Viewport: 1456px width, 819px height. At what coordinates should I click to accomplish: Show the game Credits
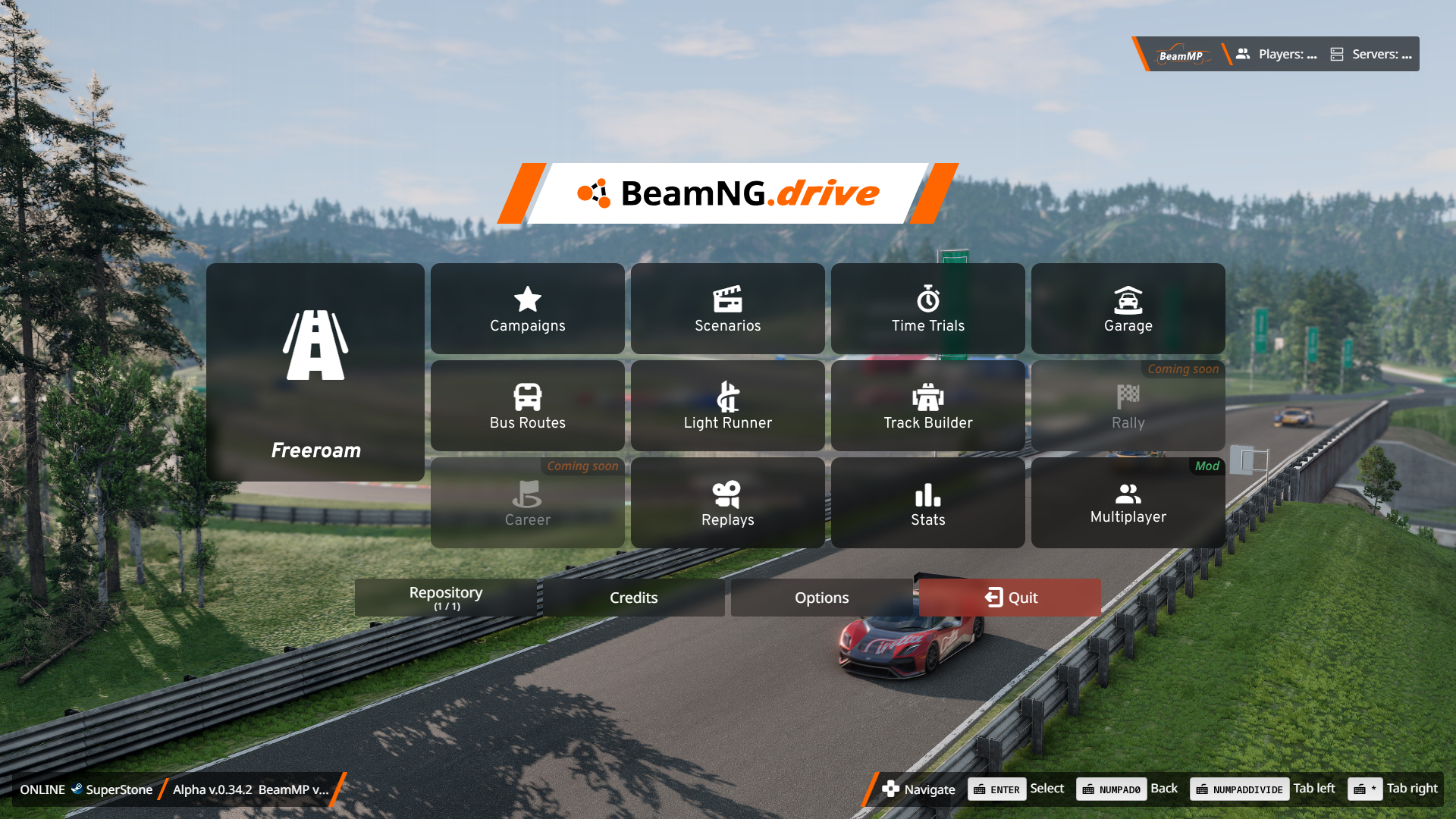click(634, 598)
